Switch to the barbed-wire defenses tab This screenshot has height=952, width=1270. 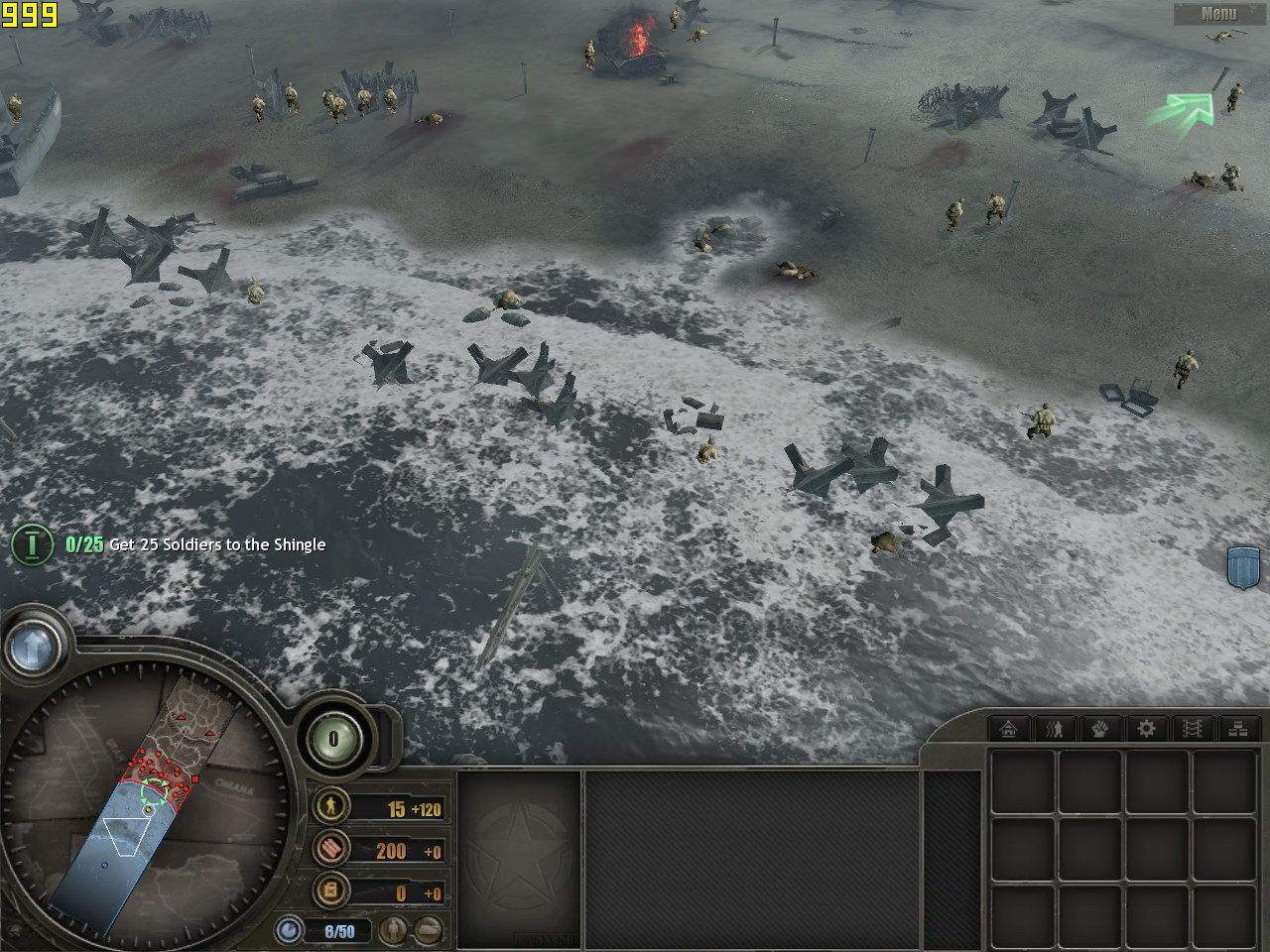click(x=1193, y=729)
